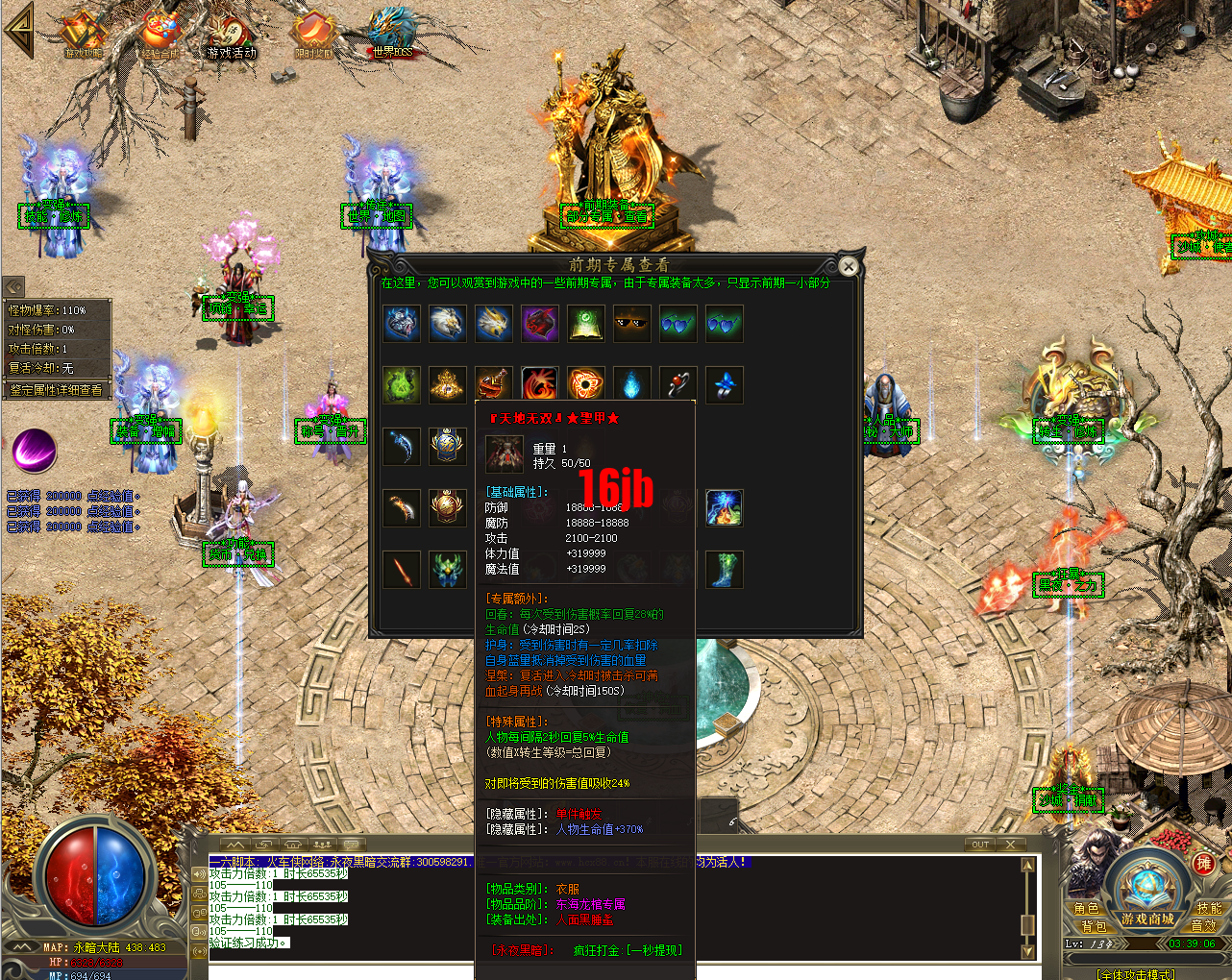Click the purple skill orb icon
Viewport: 1232px width, 980px height.
click(x=34, y=452)
